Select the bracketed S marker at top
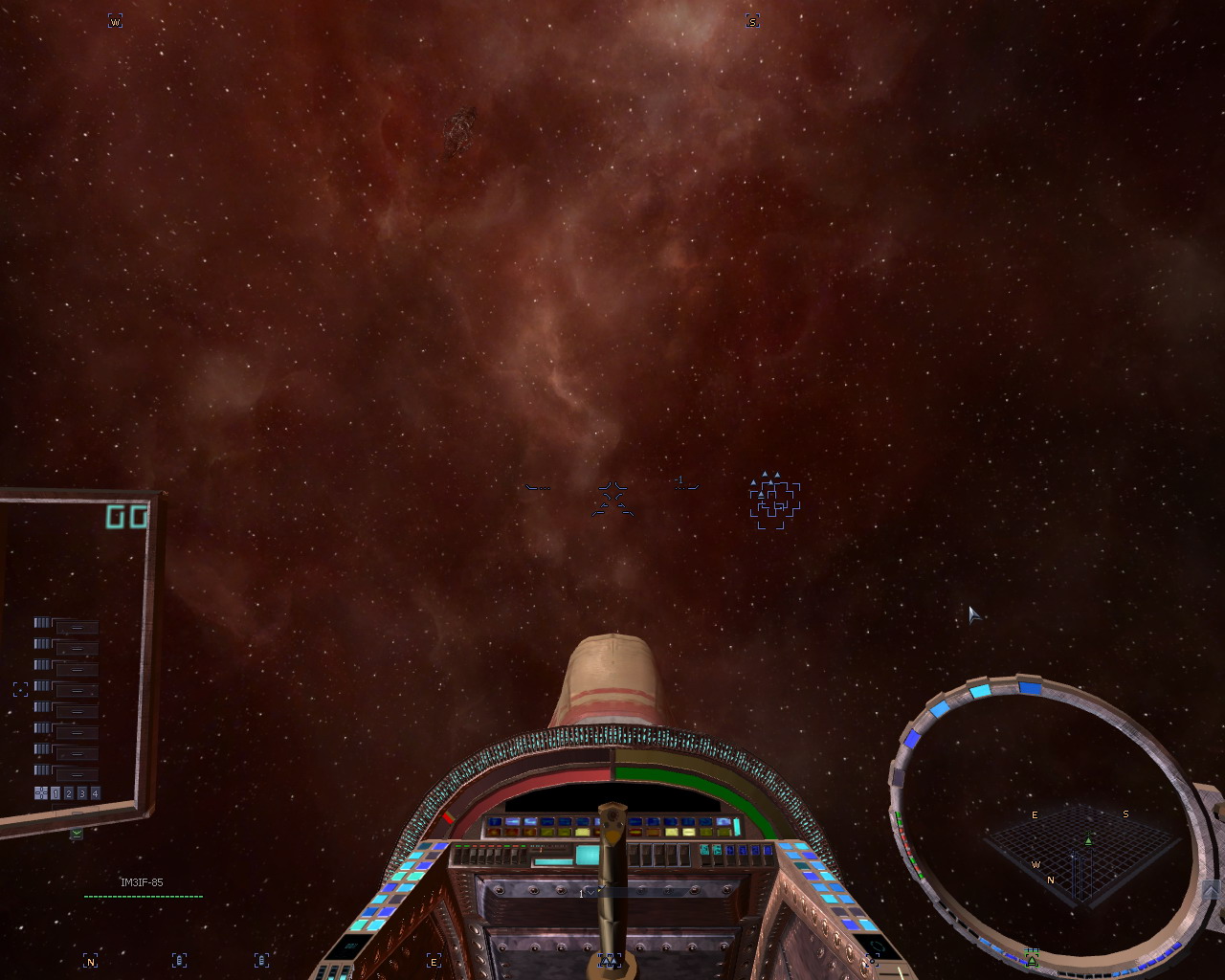Viewport: 1225px width, 980px height. (752, 21)
